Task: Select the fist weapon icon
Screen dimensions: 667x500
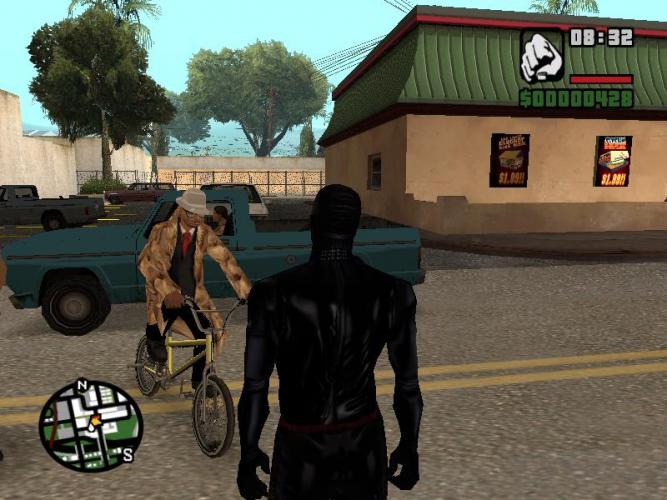Action: point(541,58)
